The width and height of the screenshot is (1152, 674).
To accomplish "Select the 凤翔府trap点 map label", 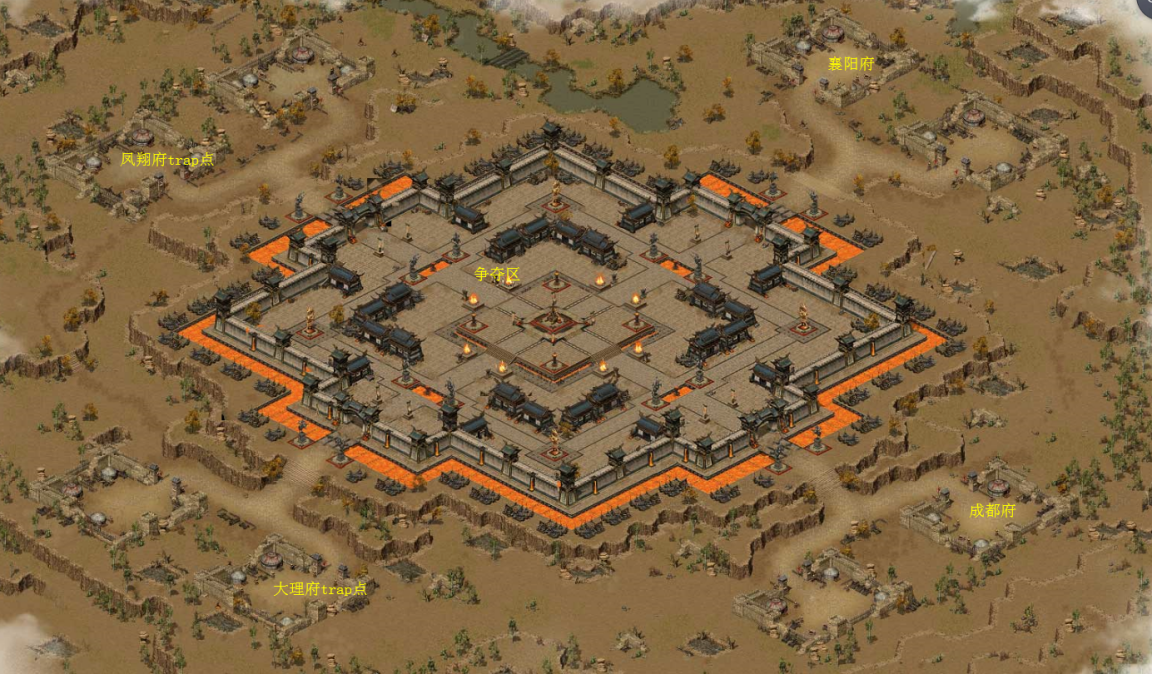I will pos(167,159).
